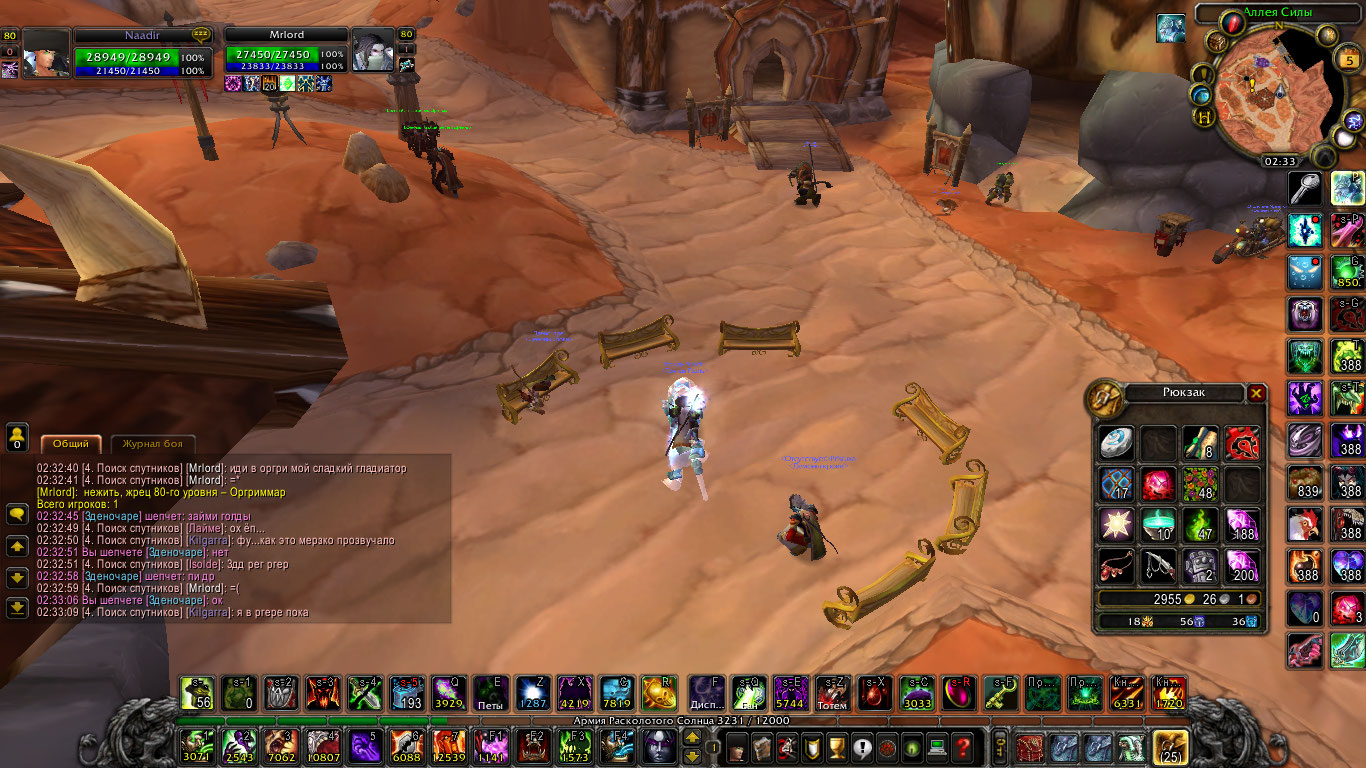Activate the golden key action slot
The image size is (1366, 768).
[x=999, y=692]
